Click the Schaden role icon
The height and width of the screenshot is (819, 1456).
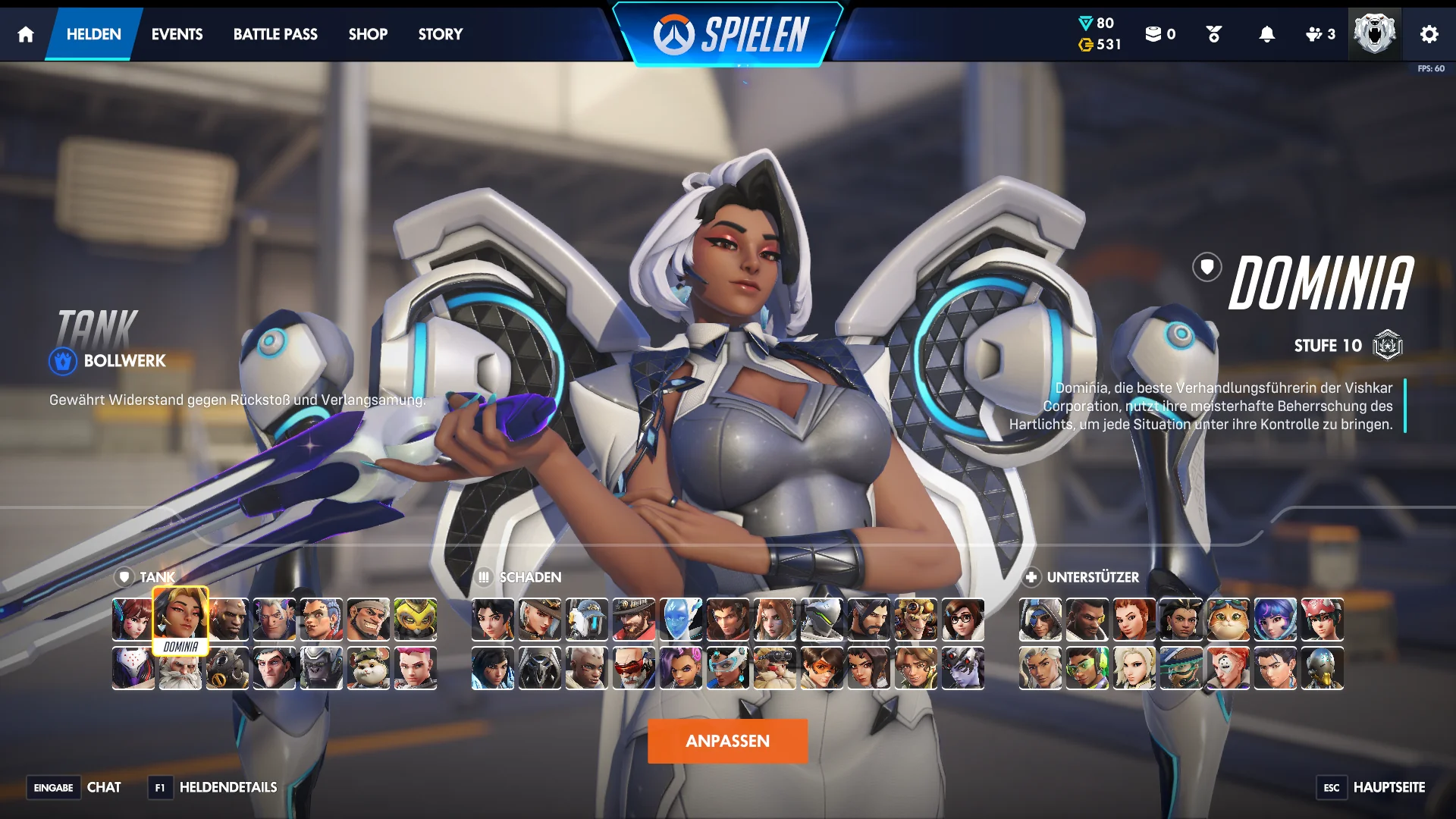coord(484,577)
